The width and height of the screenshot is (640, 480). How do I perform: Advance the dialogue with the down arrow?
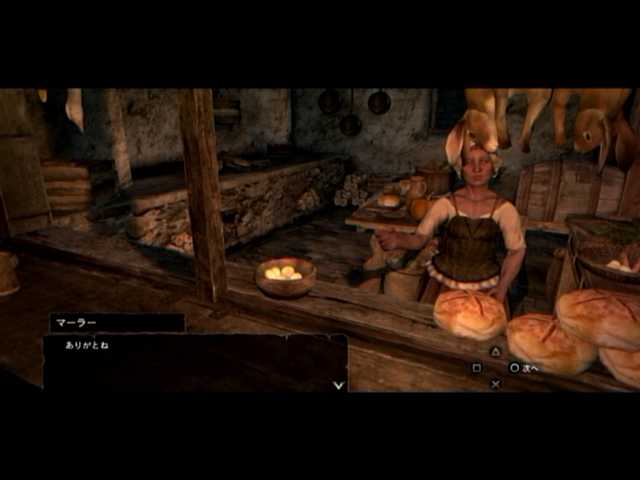(x=338, y=383)
